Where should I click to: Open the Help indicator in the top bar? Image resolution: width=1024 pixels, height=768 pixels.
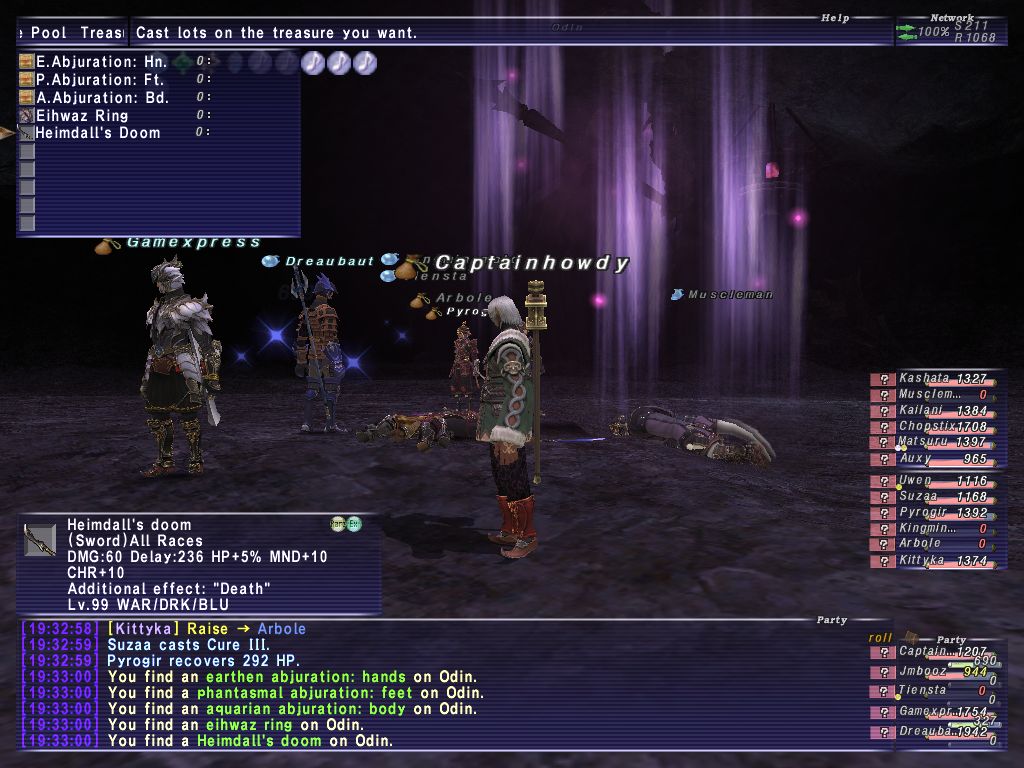tap(835, 18)
